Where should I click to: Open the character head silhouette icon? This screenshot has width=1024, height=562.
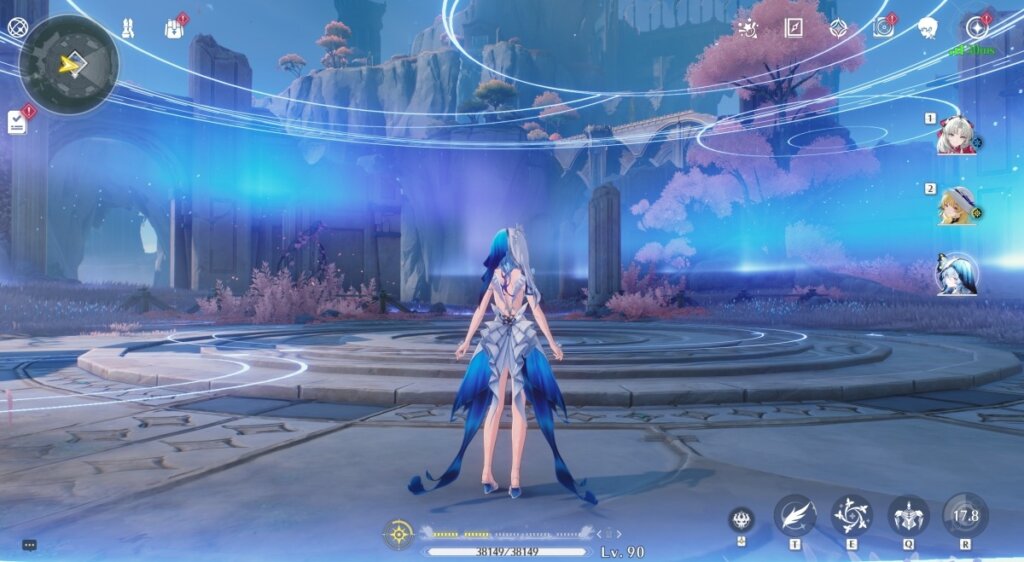(x=928, y=28)
